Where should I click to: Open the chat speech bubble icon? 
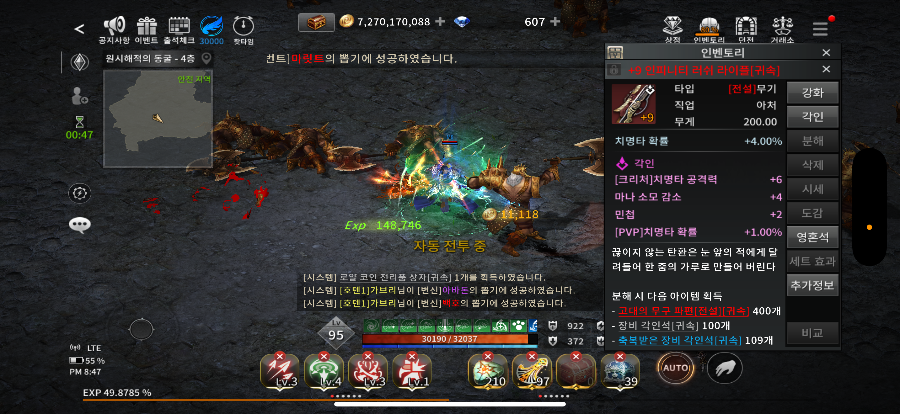tap(80, 225)
